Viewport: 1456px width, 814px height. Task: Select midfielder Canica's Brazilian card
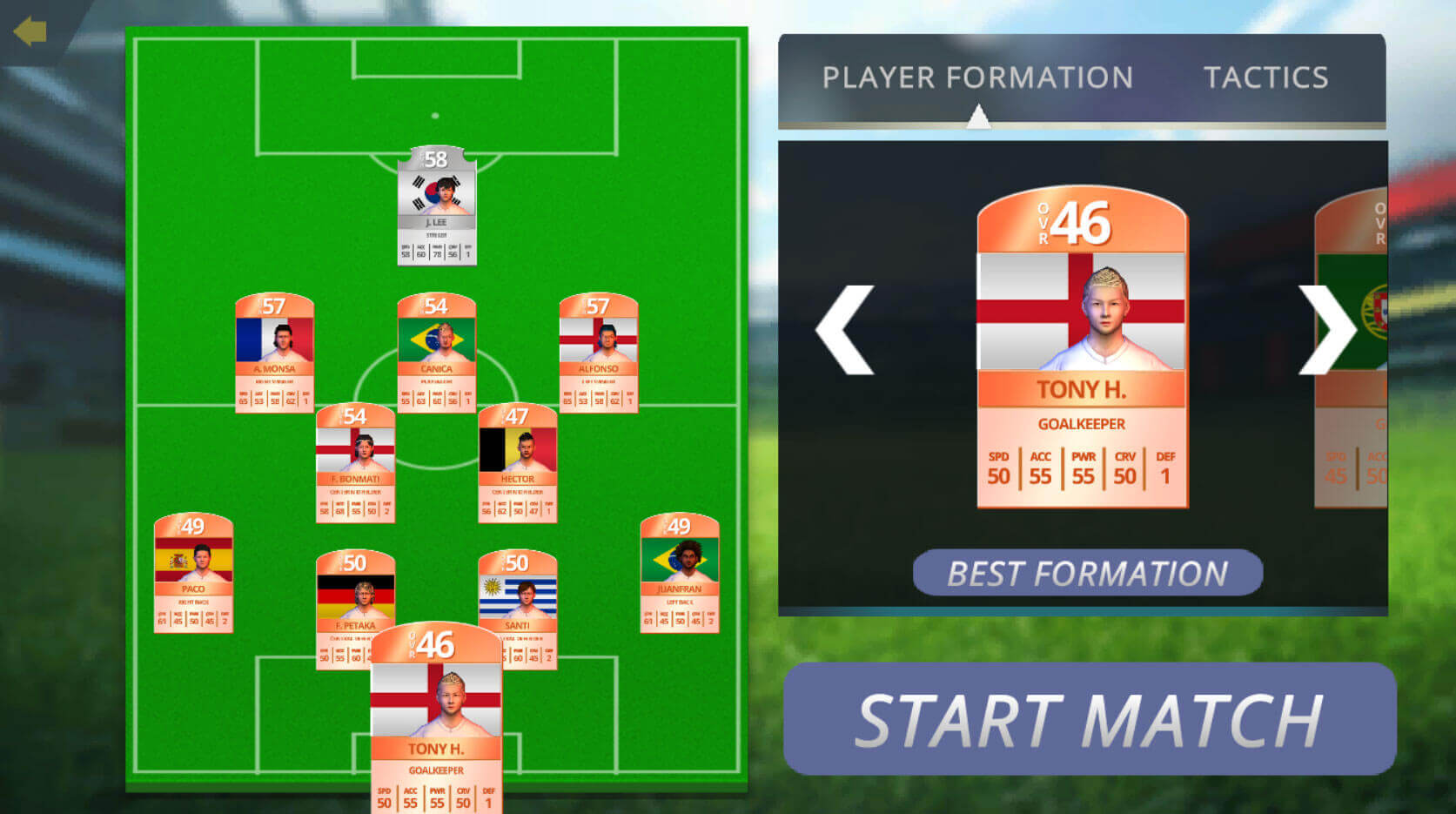tap(437, 353)
